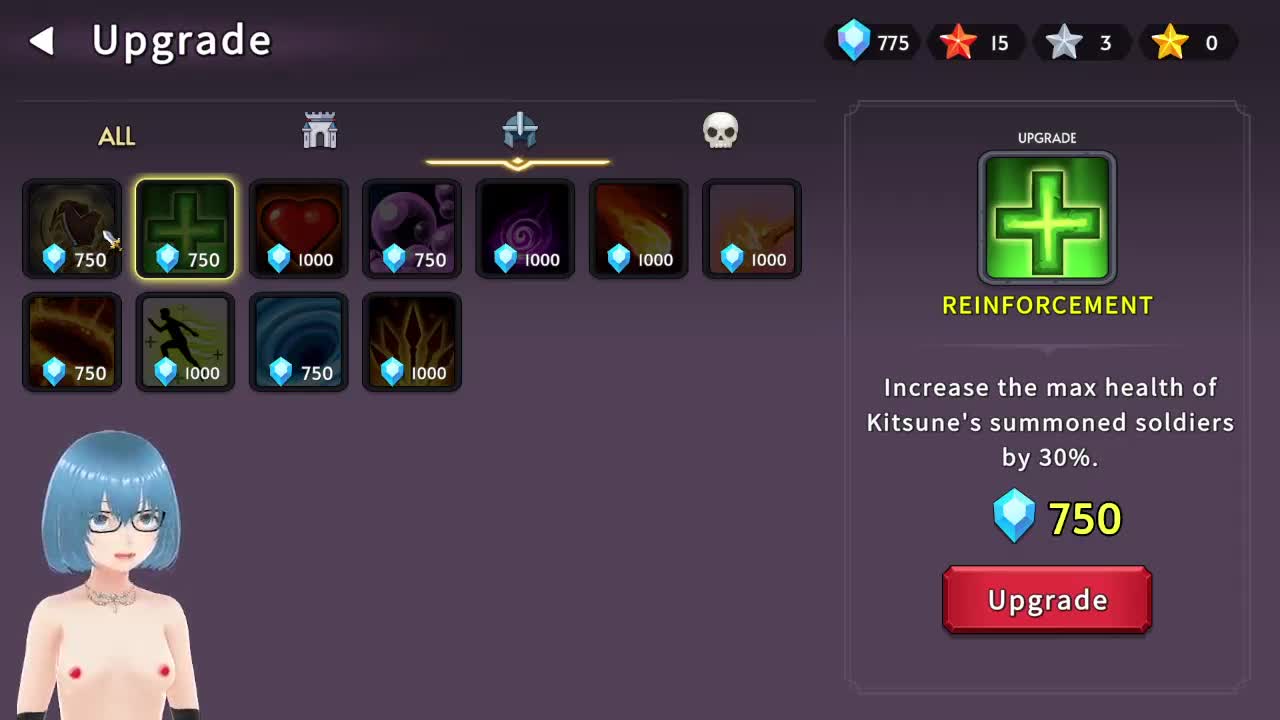Select the brown armor upgrade tile
This screenshot has width=1280, height=720.
coord(72,229)
